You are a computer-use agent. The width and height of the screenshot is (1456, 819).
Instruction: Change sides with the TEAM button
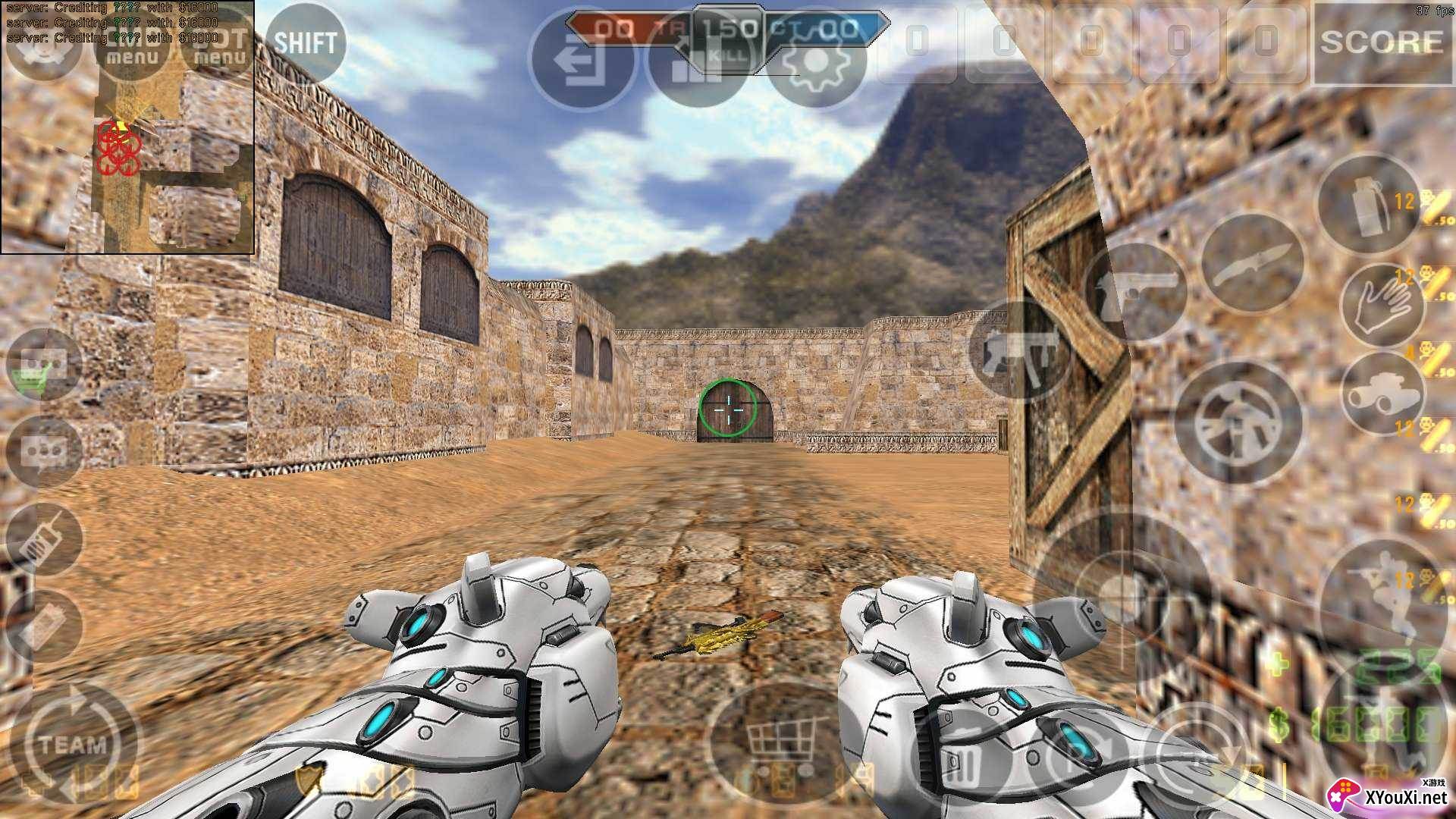[74, 743]
